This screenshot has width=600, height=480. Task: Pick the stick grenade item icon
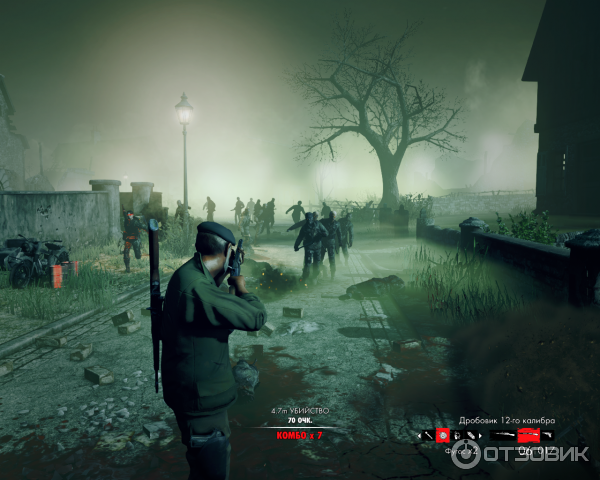click(428, 435)
